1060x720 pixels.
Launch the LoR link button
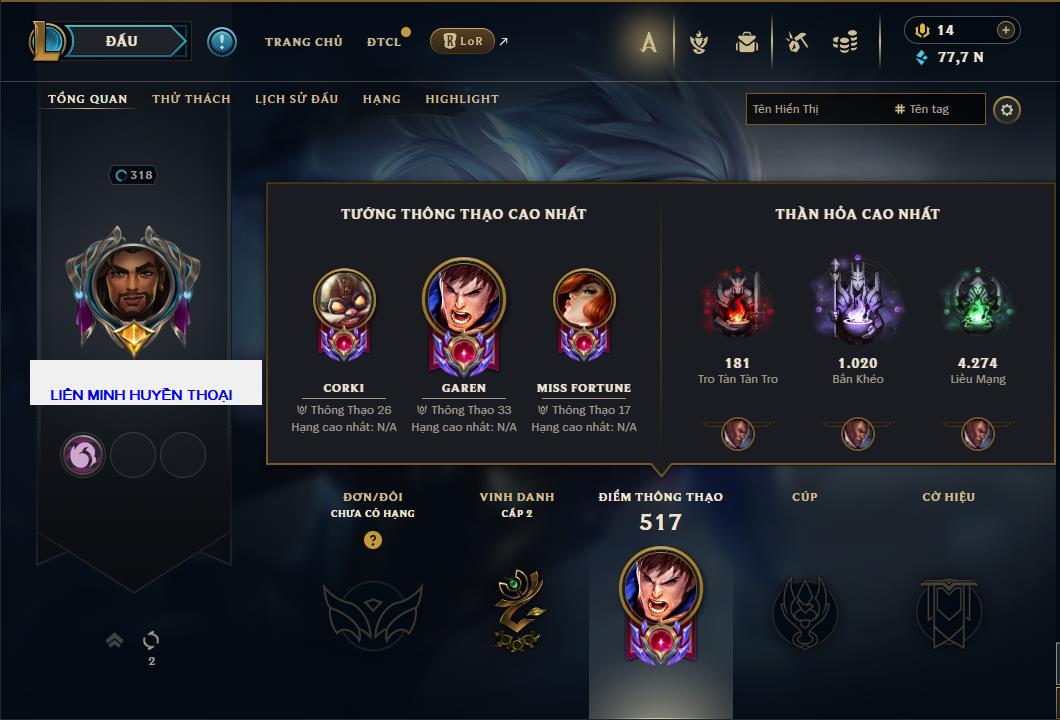point(462,41)
